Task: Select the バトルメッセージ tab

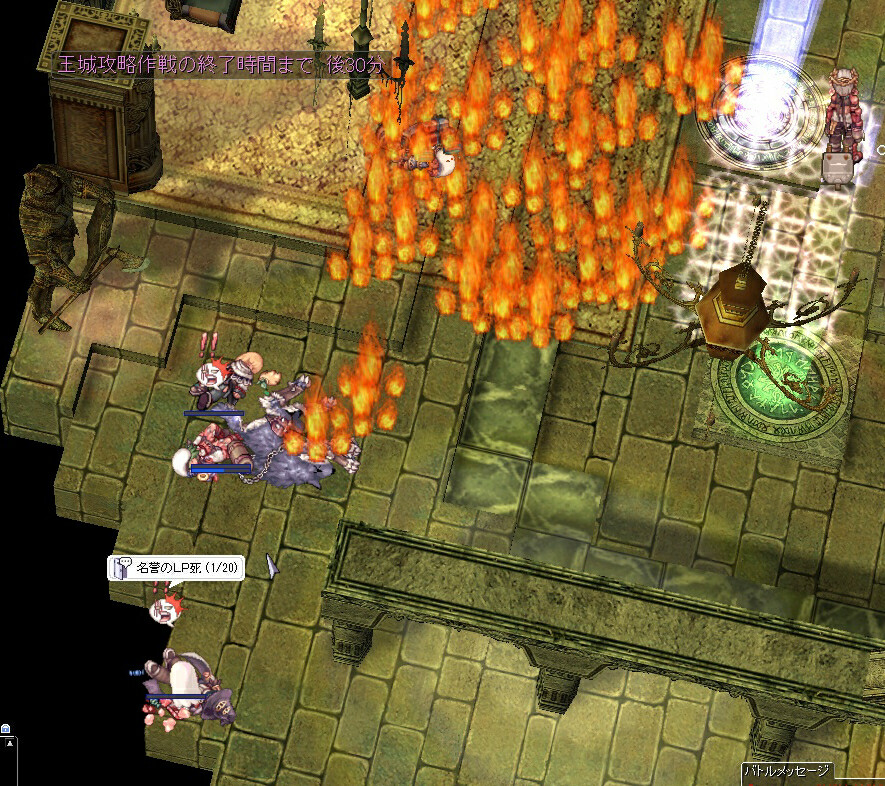Action: pyautogui.click(x=786, y=771)
